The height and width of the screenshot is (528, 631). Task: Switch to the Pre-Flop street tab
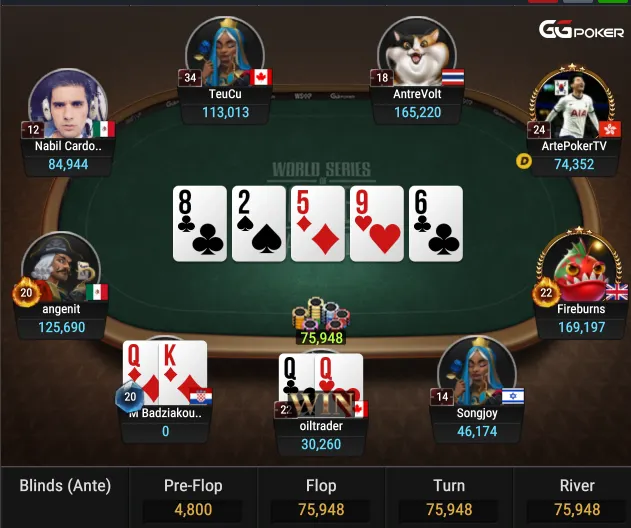(193, 497)
